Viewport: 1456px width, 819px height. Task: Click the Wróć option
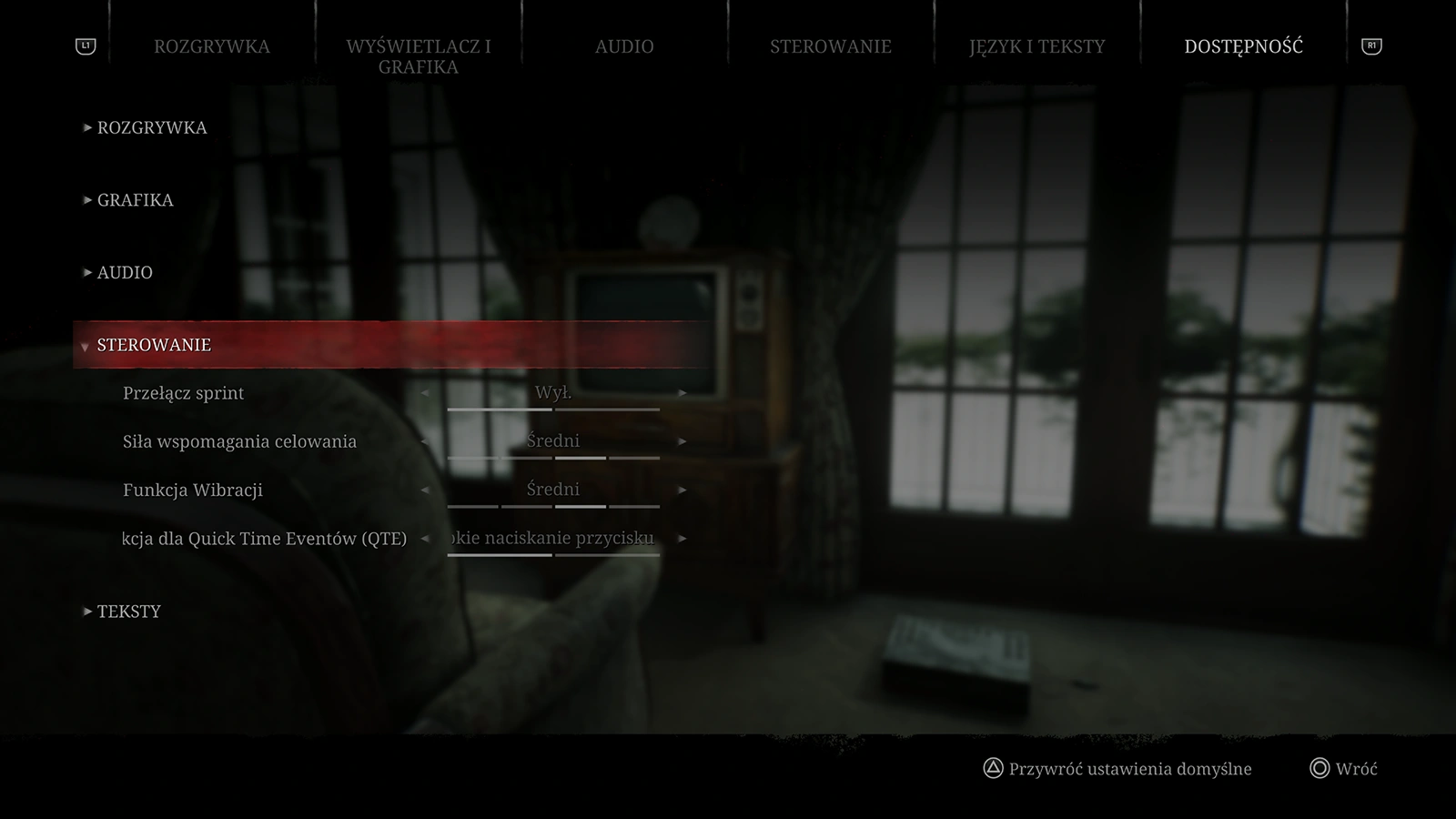point(1355,767)
